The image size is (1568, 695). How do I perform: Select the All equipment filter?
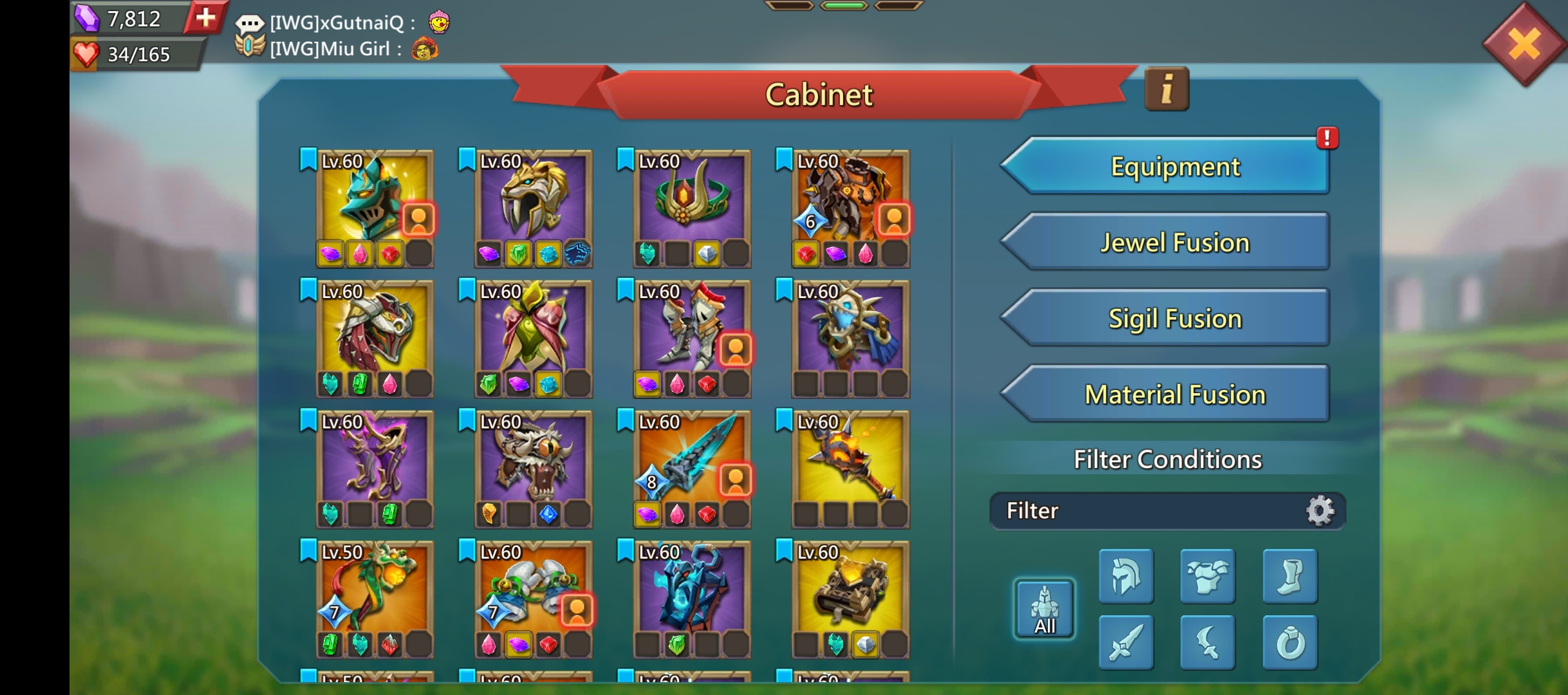[1044, 609]
